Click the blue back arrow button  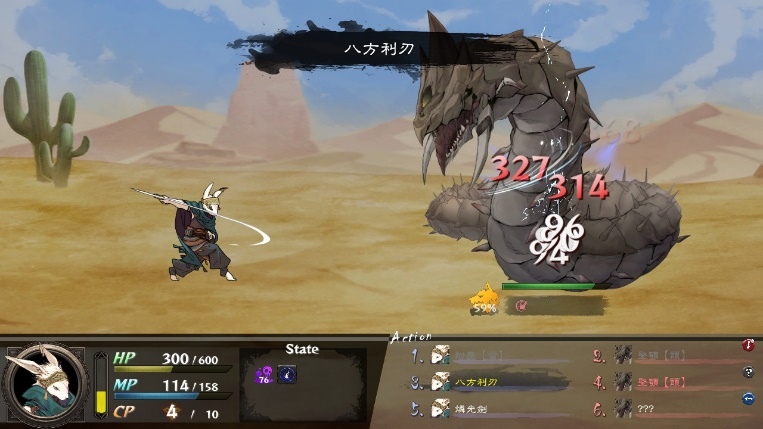747,398
